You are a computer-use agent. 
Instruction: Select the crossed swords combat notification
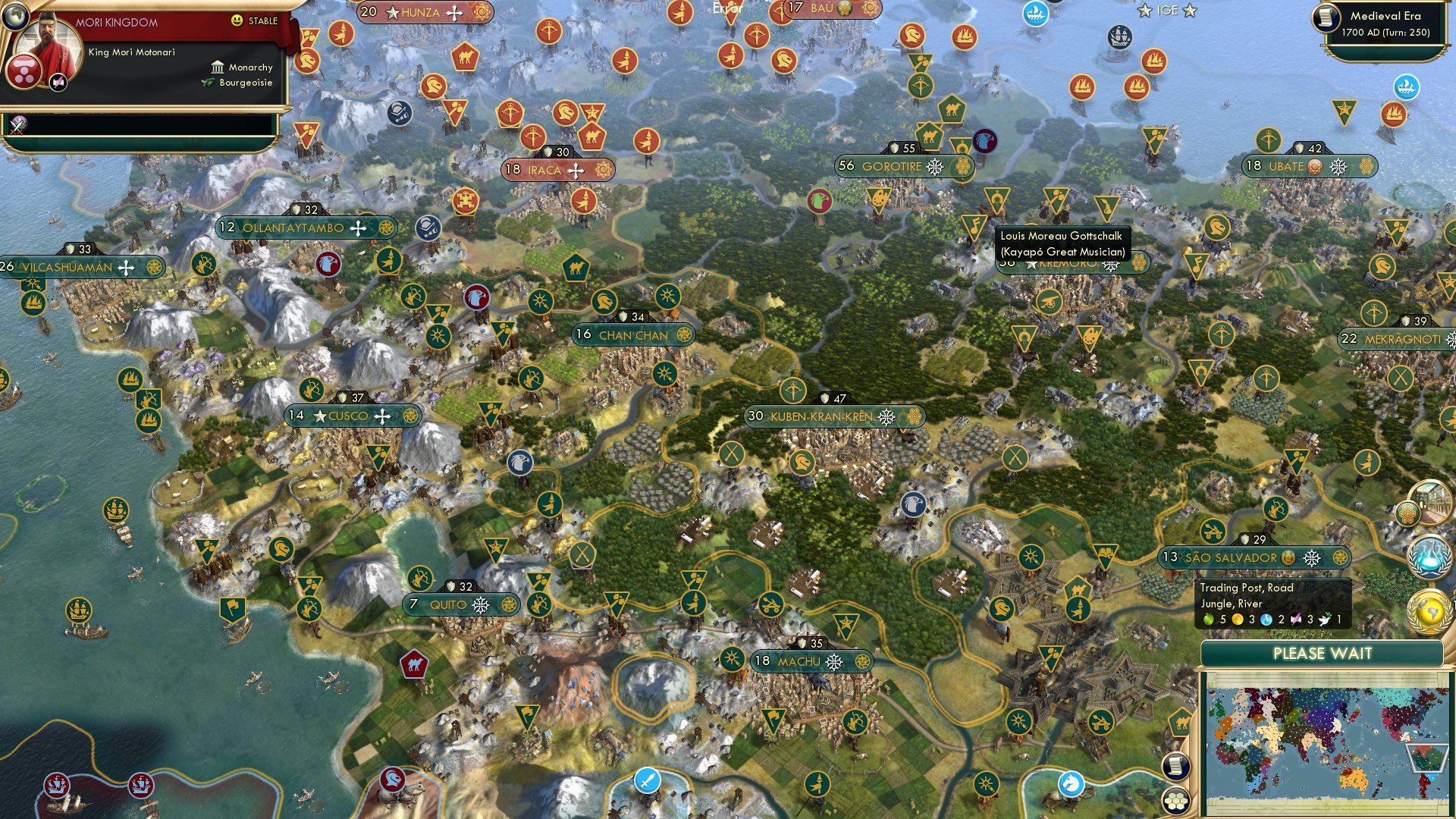click(x=16, y=127)
